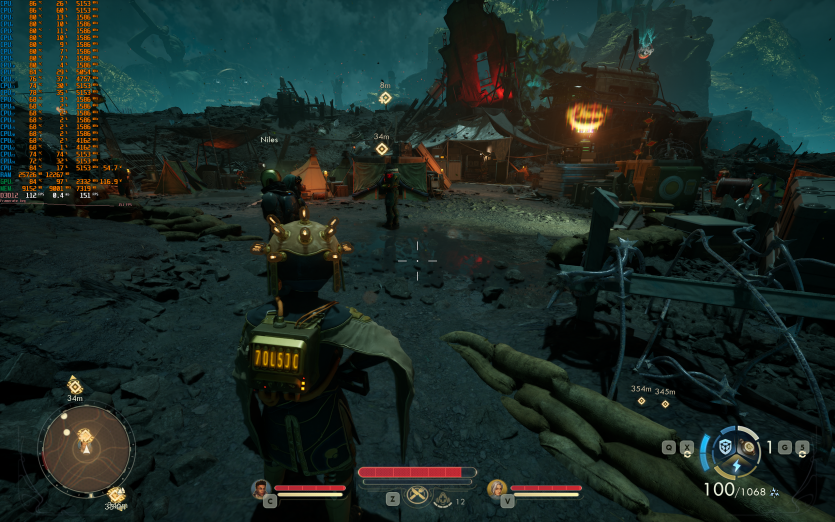The height and width of the screenshot is (522, 835).
Task: Select the left companion portrait
Action: click(261, 488)
